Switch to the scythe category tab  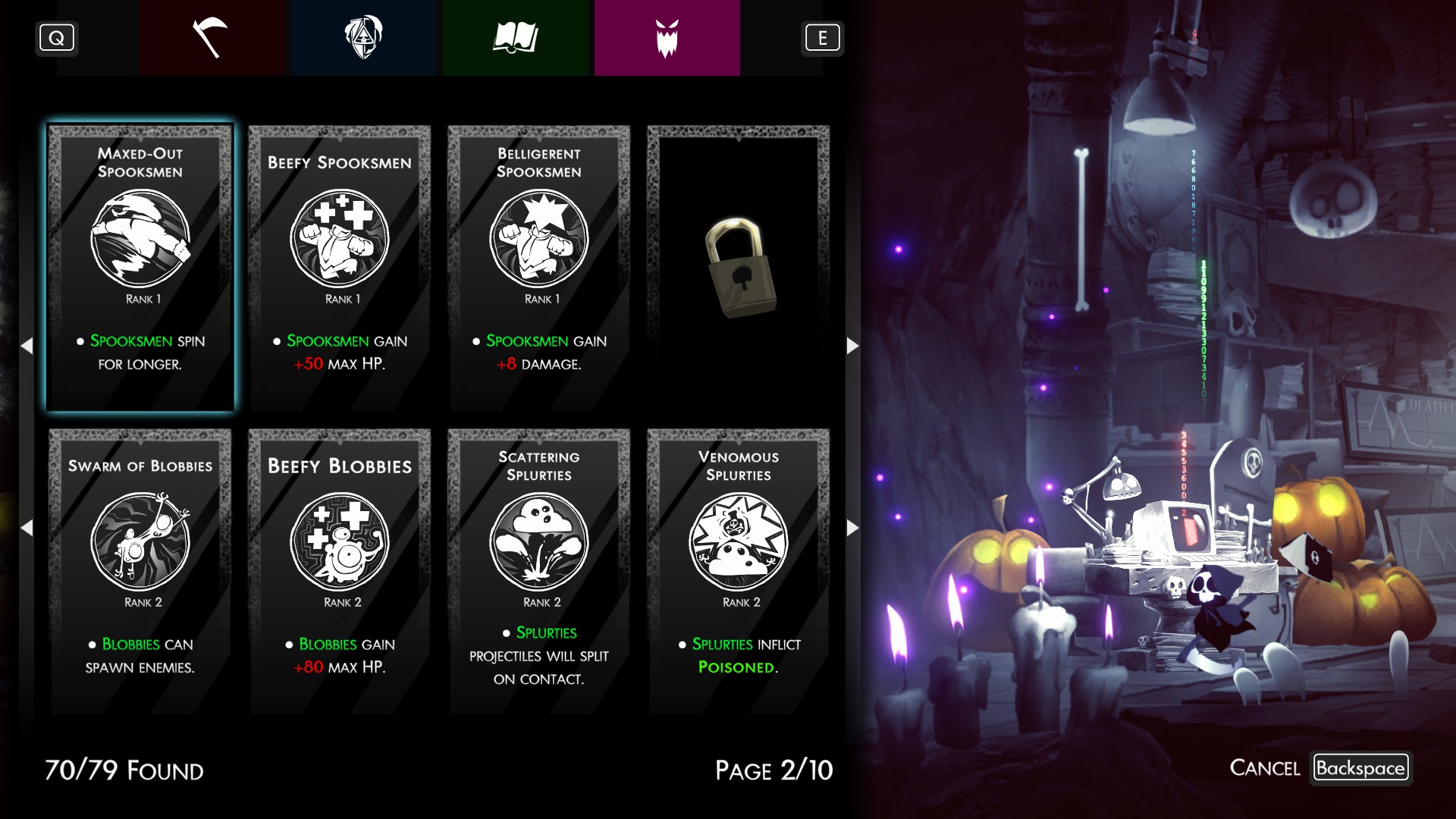click(212, 38)
